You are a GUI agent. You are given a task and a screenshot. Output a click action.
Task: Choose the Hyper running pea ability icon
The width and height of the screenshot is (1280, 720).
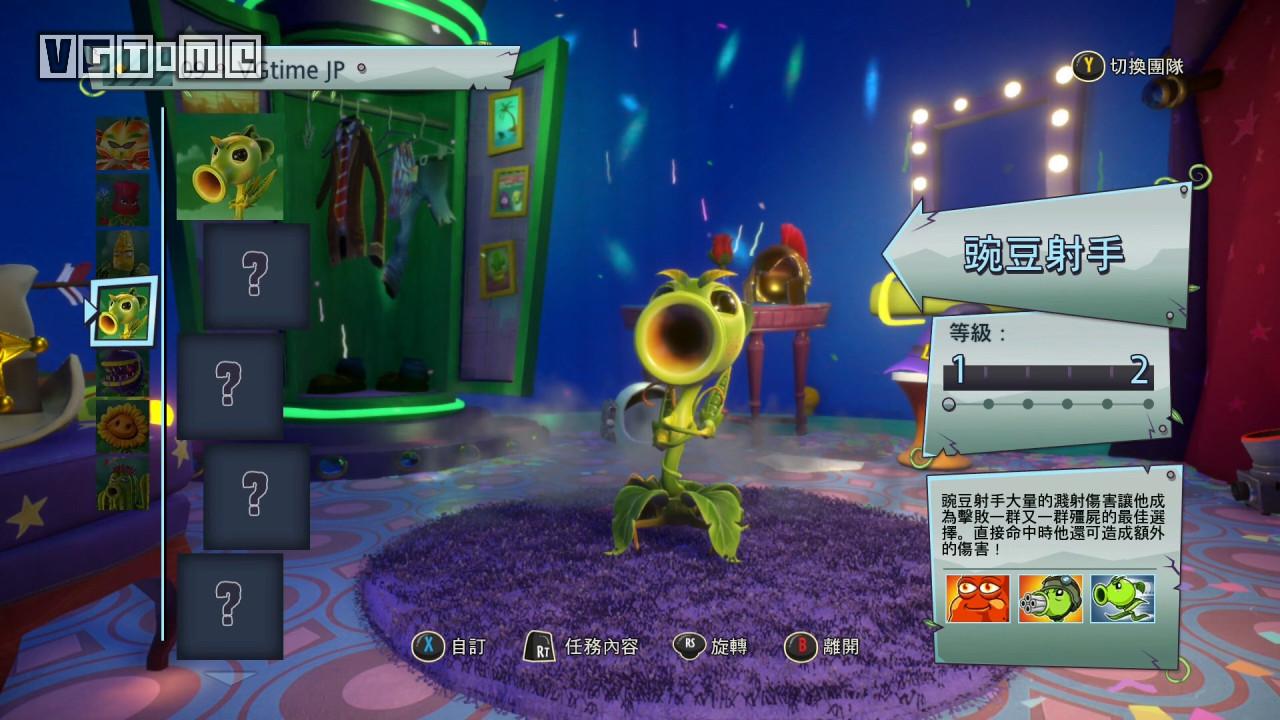tap(1123, 599)
